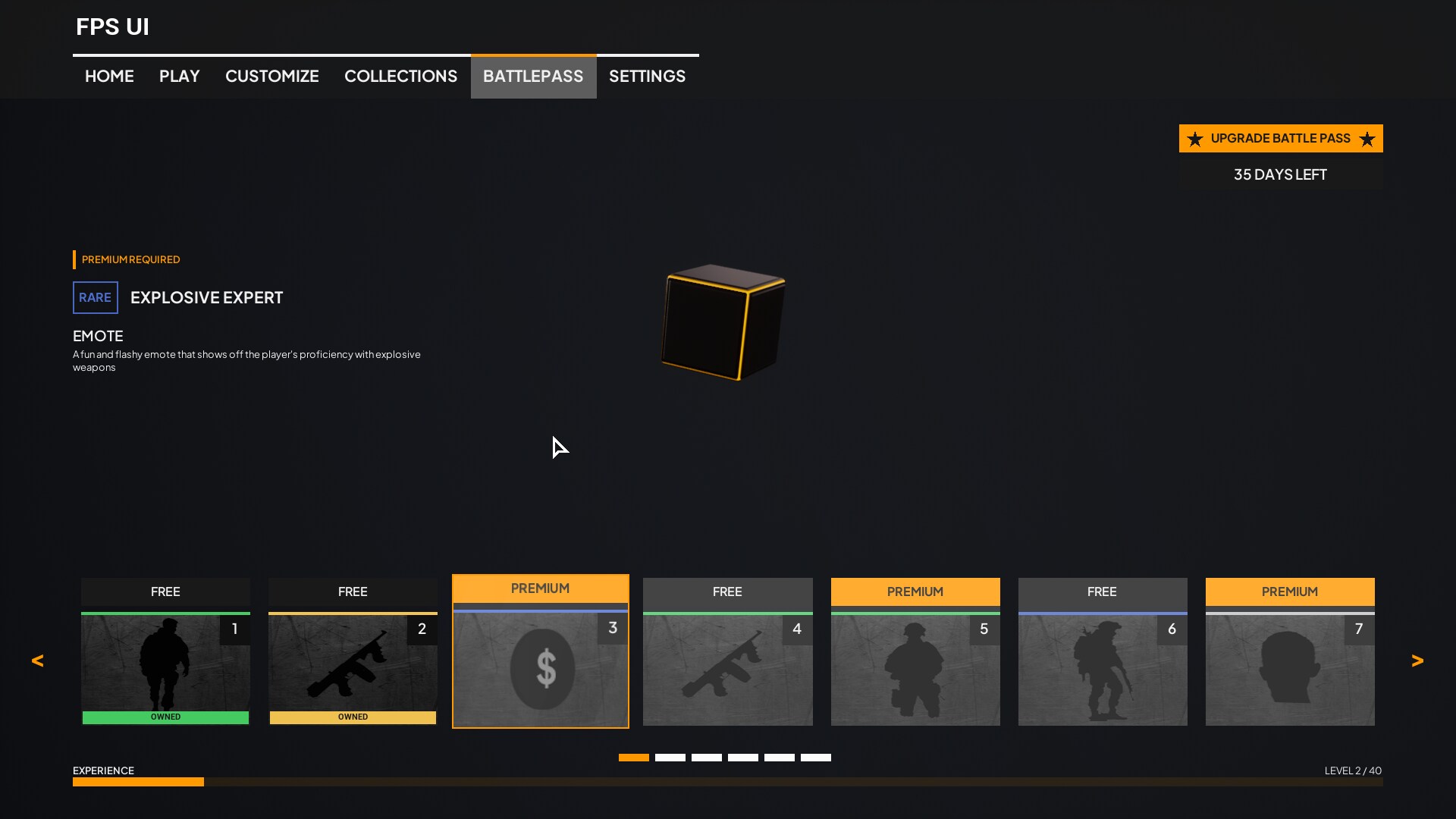1456x819 pixels.
Task: Click the 35 DAYS LEFT label
Action: pos(1280,174)
